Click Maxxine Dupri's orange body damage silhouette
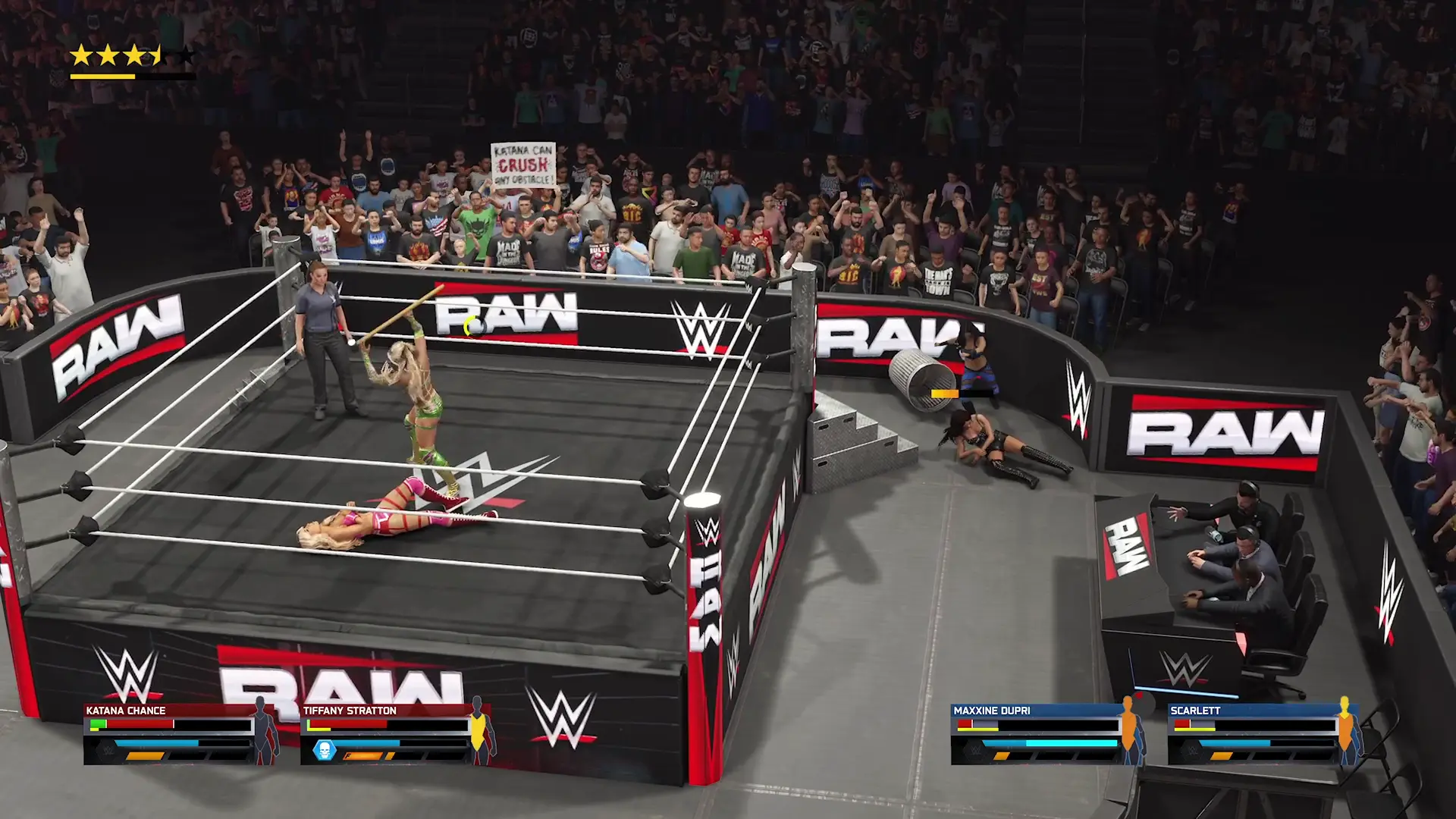 coord(1129,730)
